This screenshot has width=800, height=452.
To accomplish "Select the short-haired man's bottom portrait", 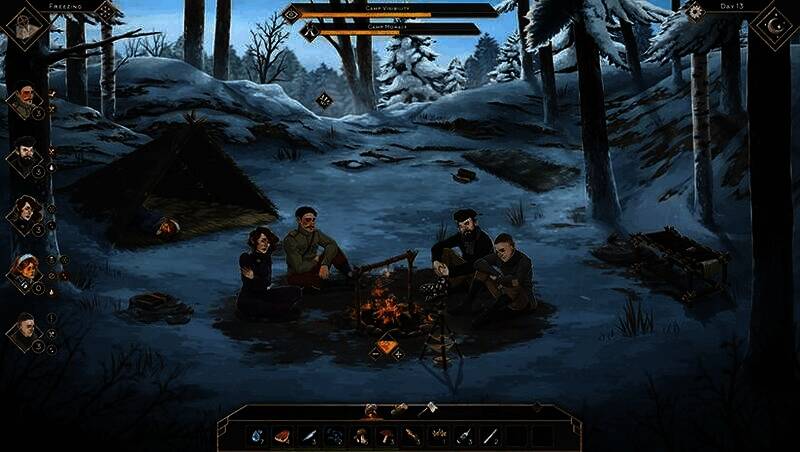I will [25, 330].
